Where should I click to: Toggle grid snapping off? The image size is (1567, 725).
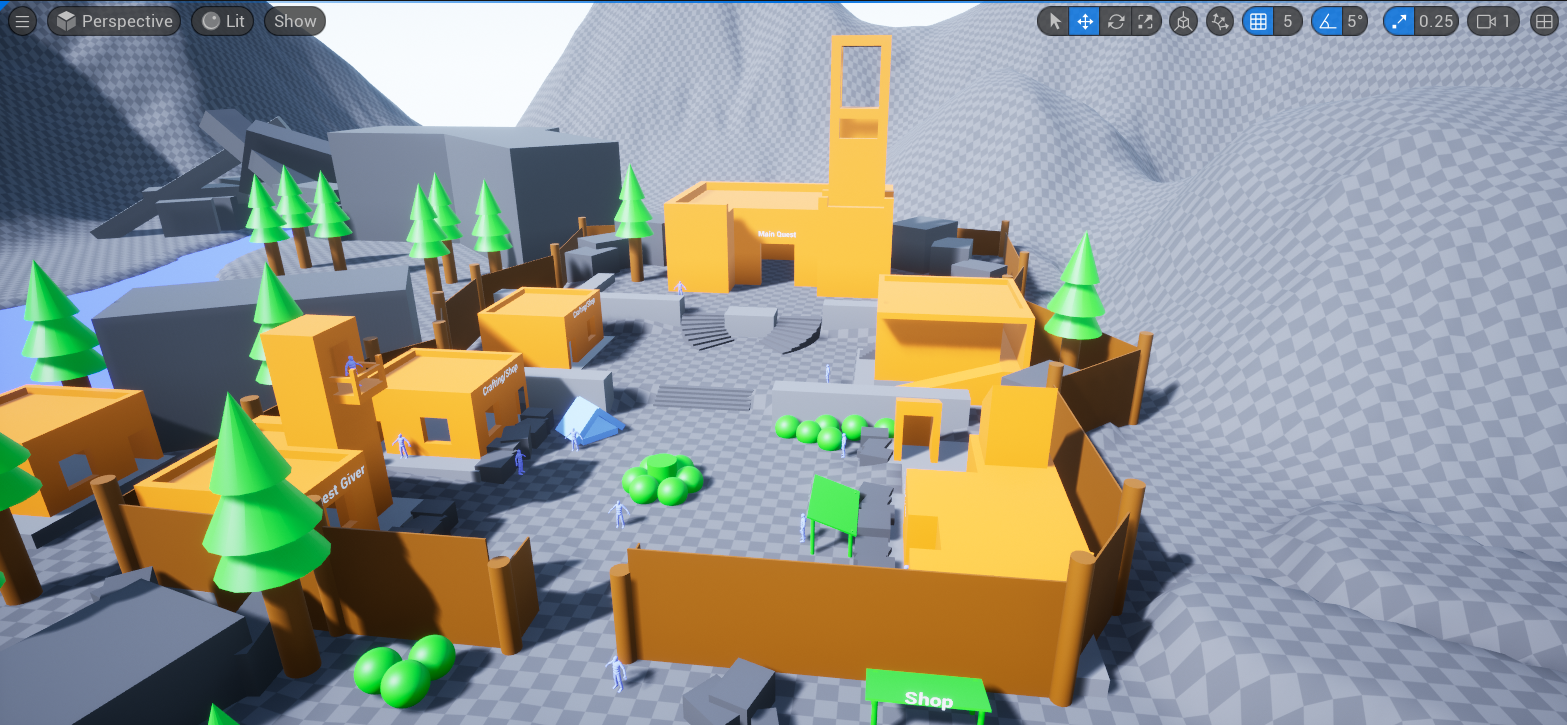tap(1259, 21)
